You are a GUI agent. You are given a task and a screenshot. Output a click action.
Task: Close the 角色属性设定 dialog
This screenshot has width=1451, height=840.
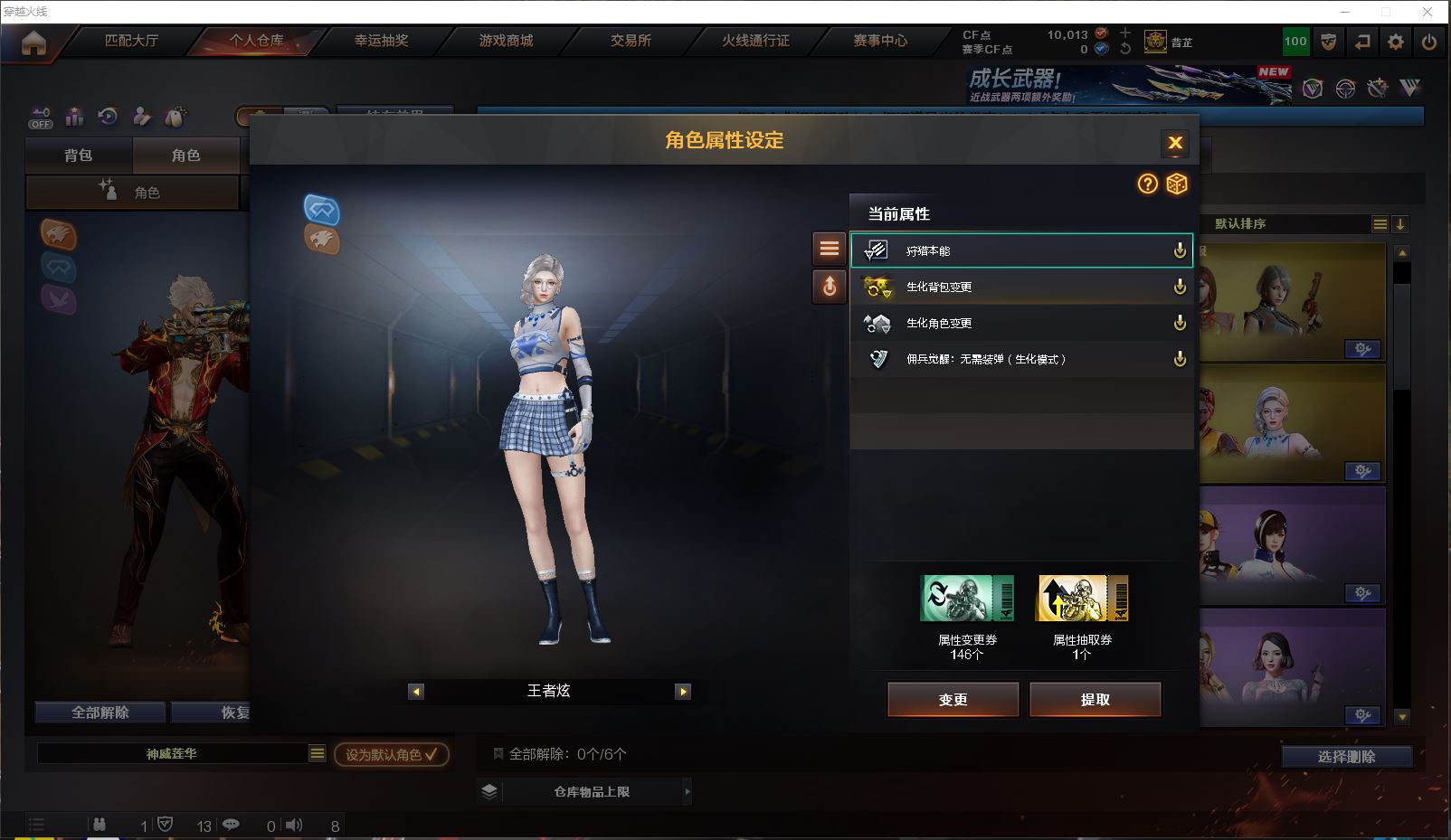tap(1175, 143)
